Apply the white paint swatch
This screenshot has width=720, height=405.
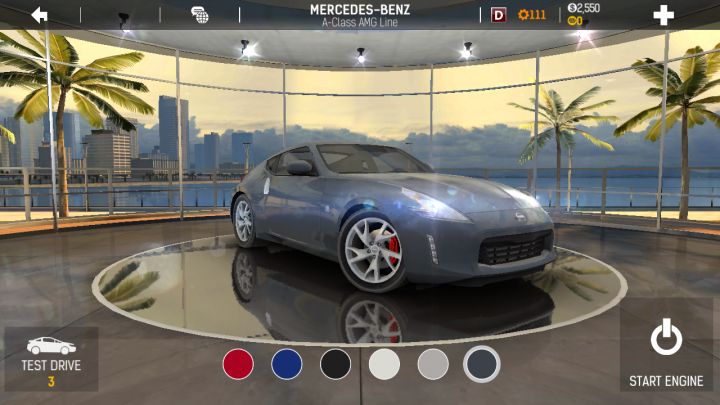tap(384, 364)
